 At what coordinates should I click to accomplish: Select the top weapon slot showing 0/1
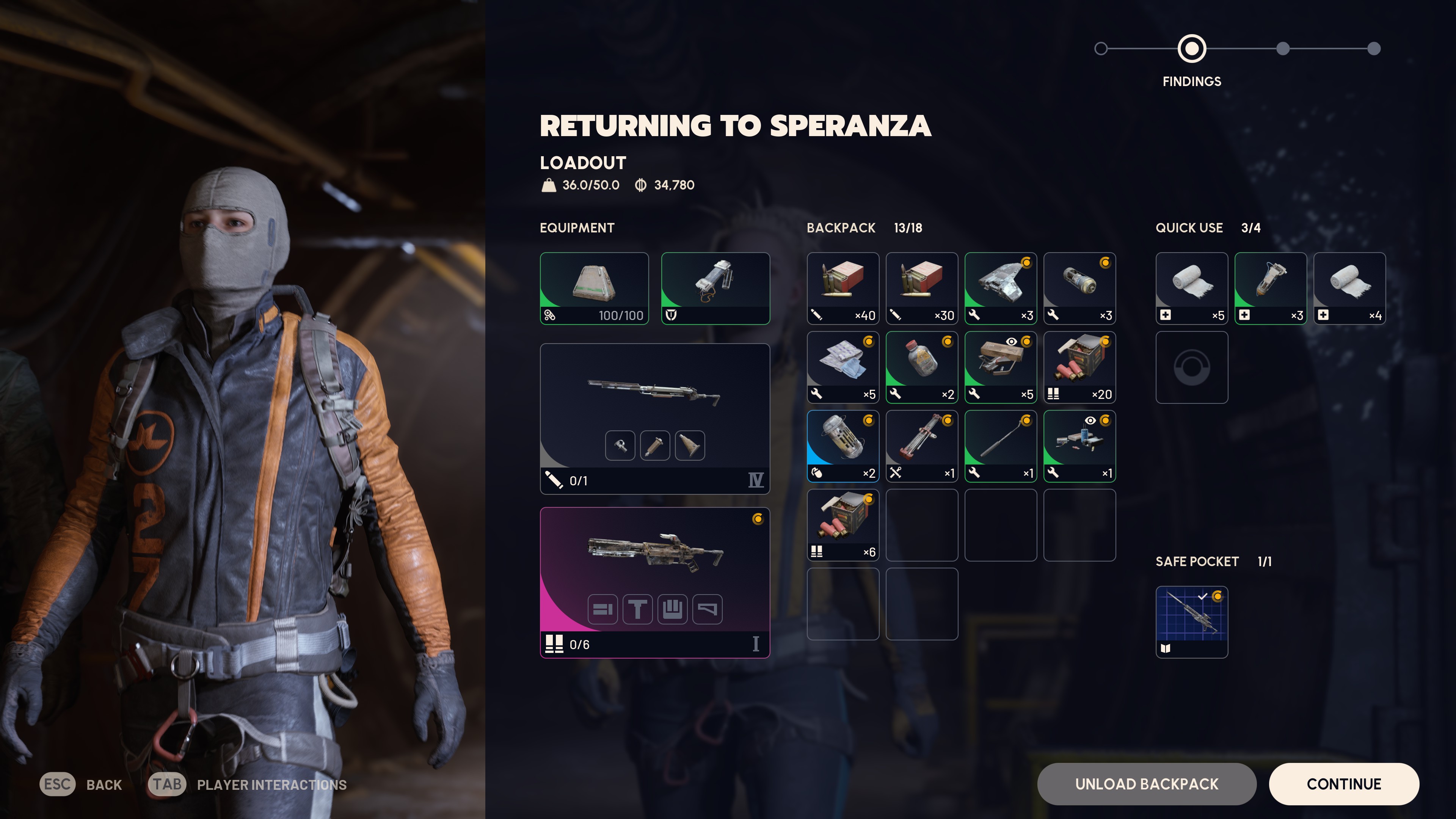(654, 418)
